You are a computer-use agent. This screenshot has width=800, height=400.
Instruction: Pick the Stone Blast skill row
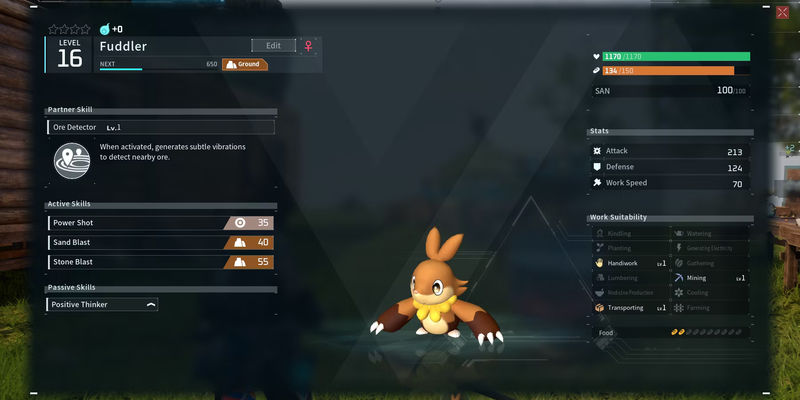[x=160, y=262]
